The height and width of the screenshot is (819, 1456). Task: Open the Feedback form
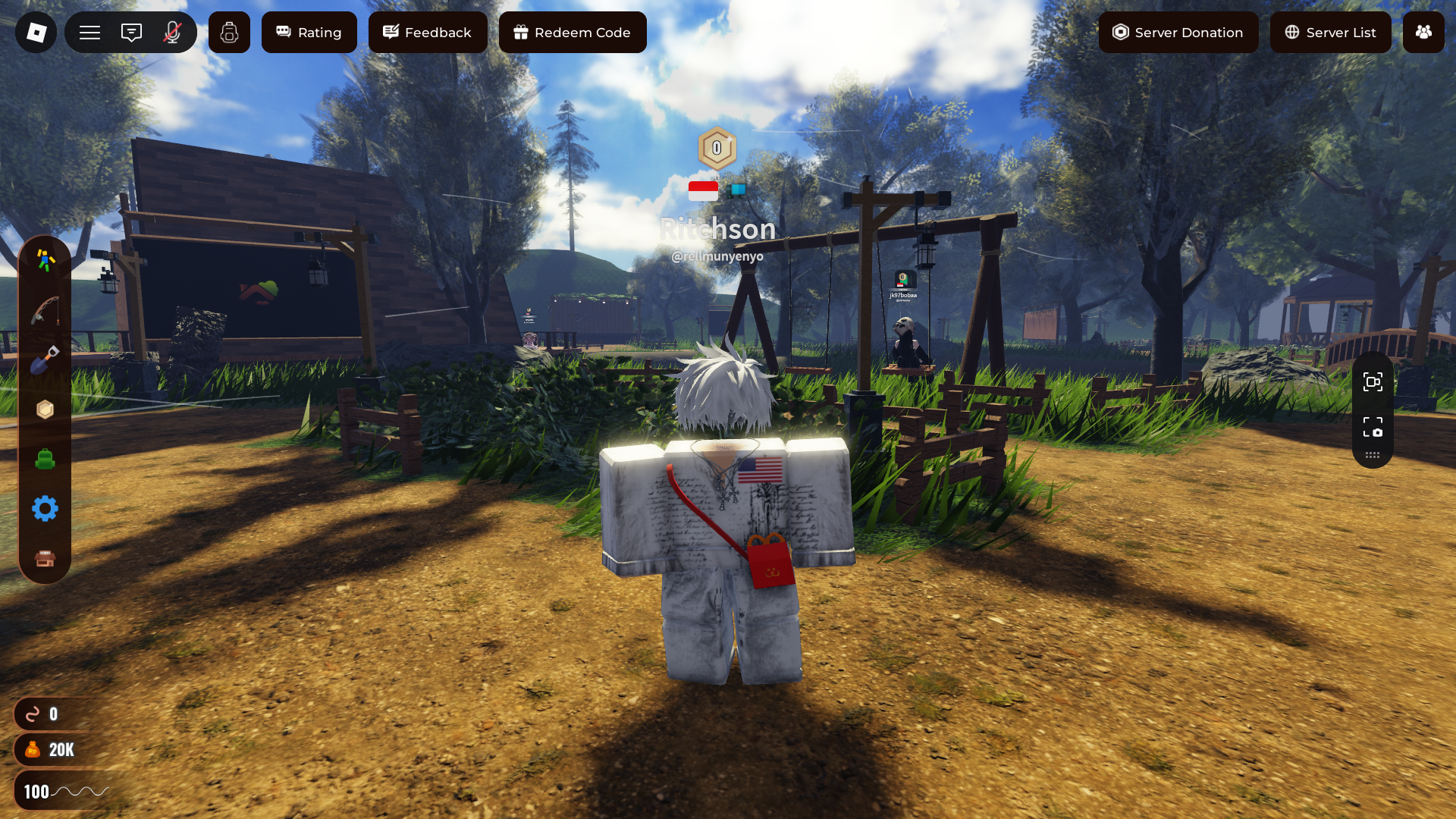pos(428,33)
